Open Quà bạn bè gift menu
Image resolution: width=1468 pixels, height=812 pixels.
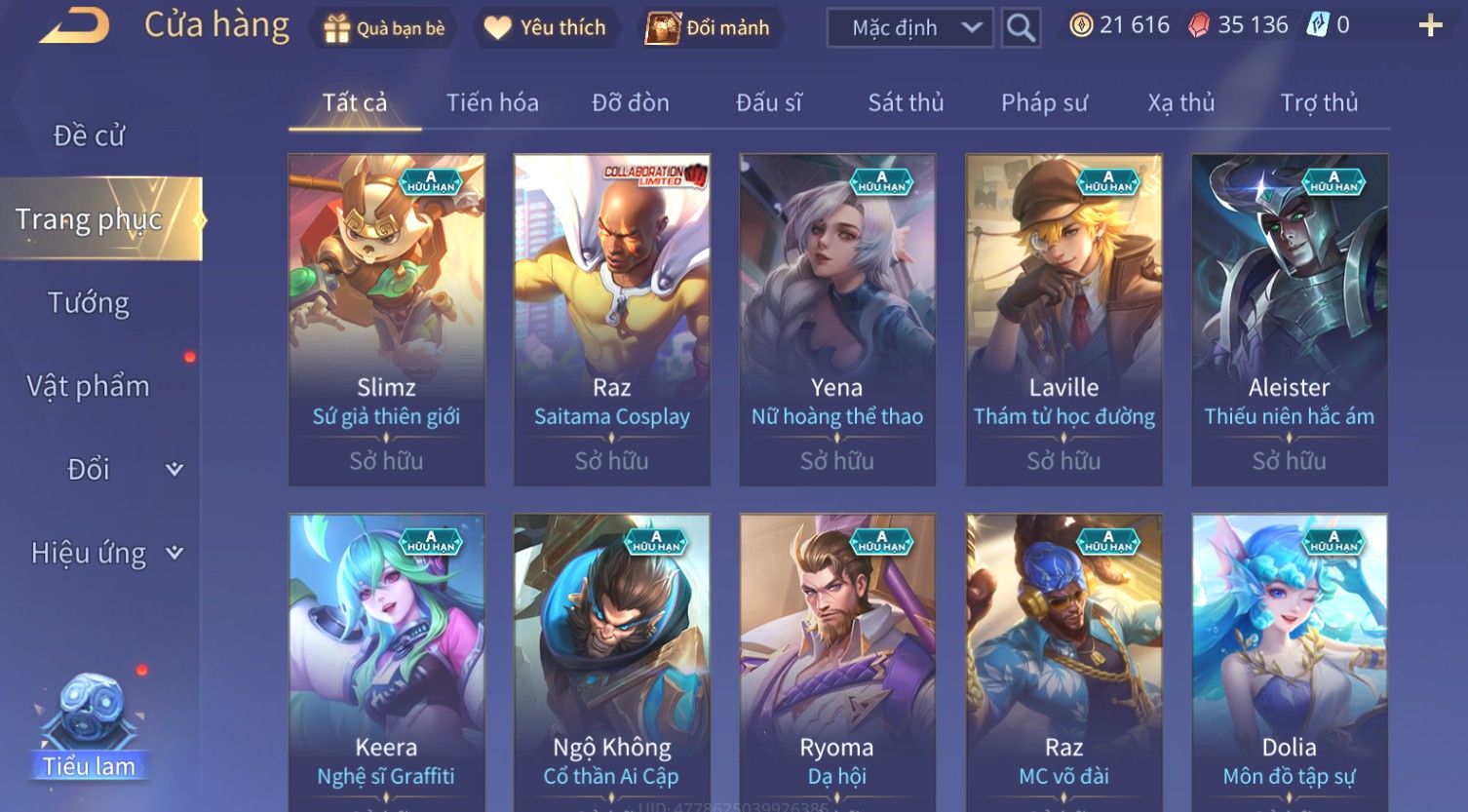[x=383, y=28]
